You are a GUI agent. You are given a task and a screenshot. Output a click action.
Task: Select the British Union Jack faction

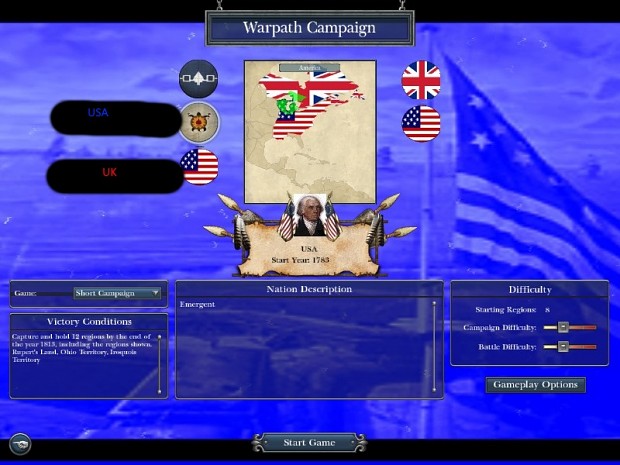pos(421,79)
